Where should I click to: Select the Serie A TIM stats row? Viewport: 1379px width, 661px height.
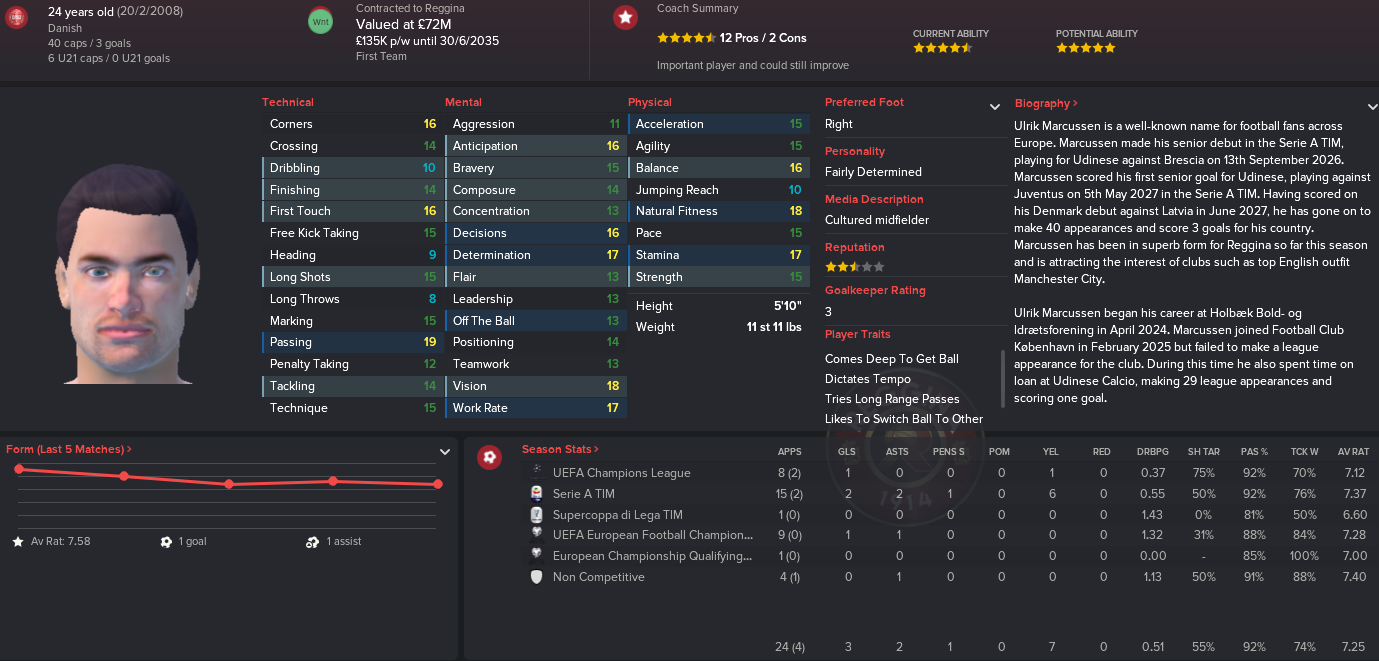click(x=583, y=494)
